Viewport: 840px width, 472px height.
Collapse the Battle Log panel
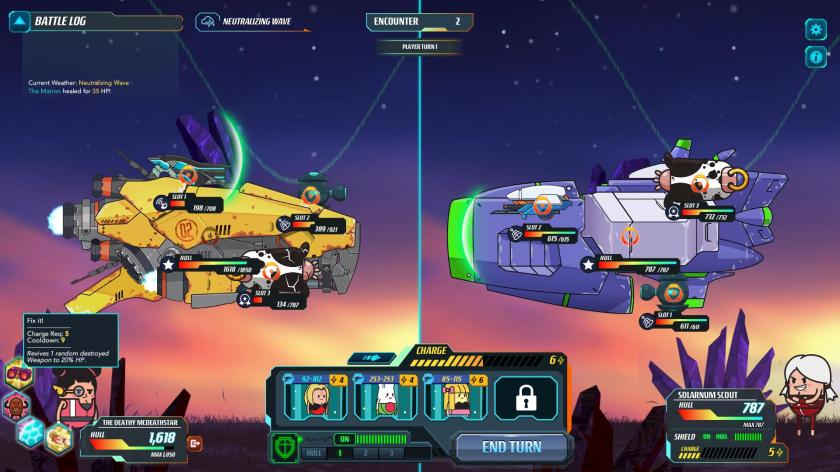(x=19, y=21)
